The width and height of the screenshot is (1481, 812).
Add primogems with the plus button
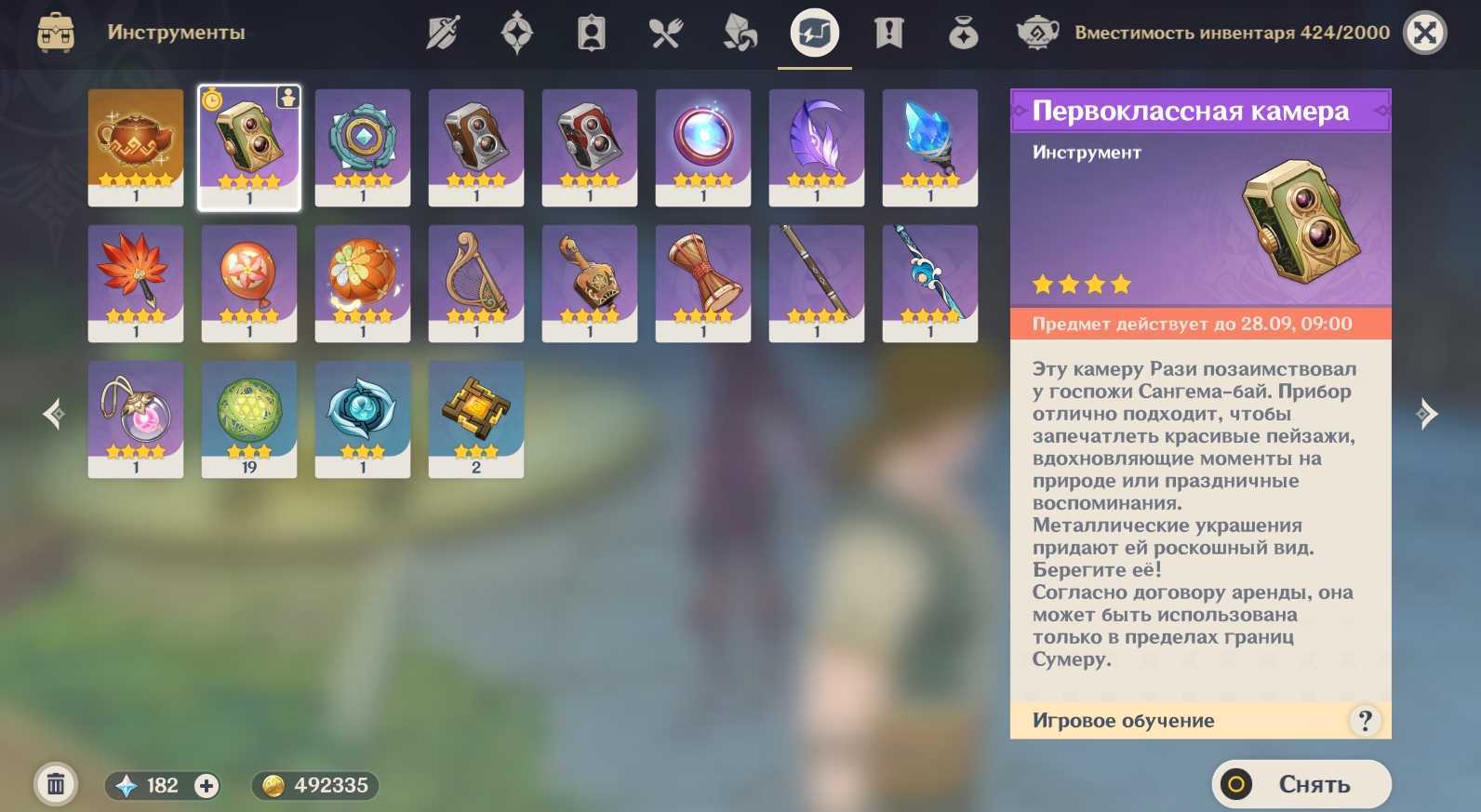(207, 786)
